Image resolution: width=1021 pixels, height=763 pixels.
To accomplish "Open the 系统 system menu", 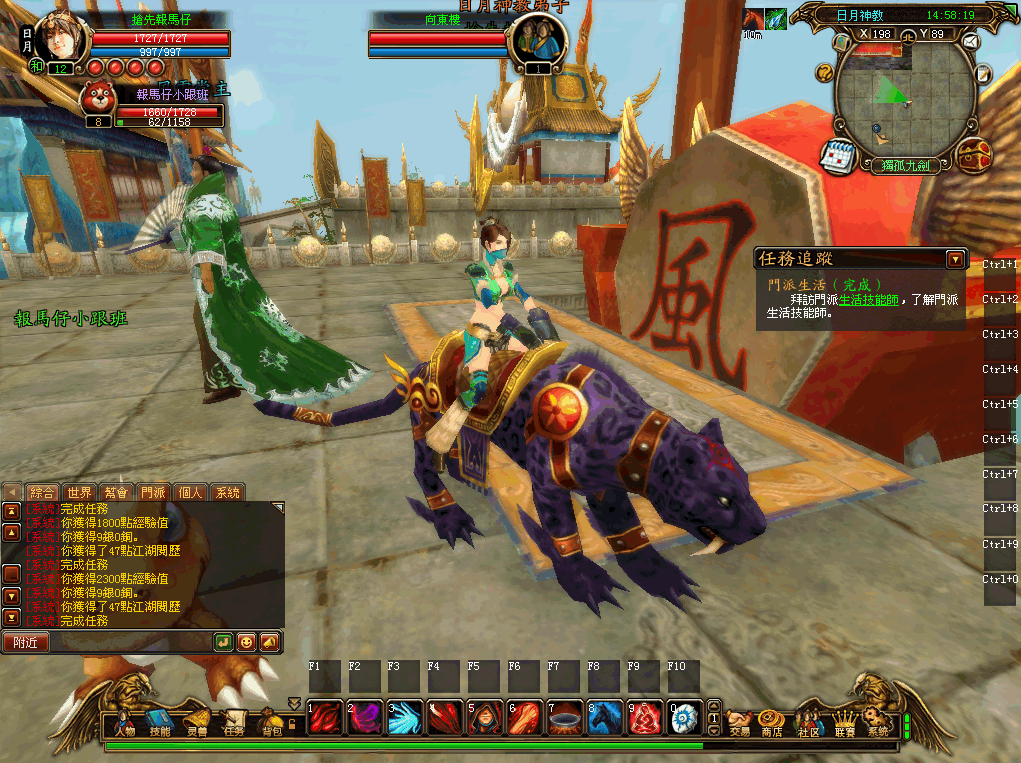I will point(877,722).
